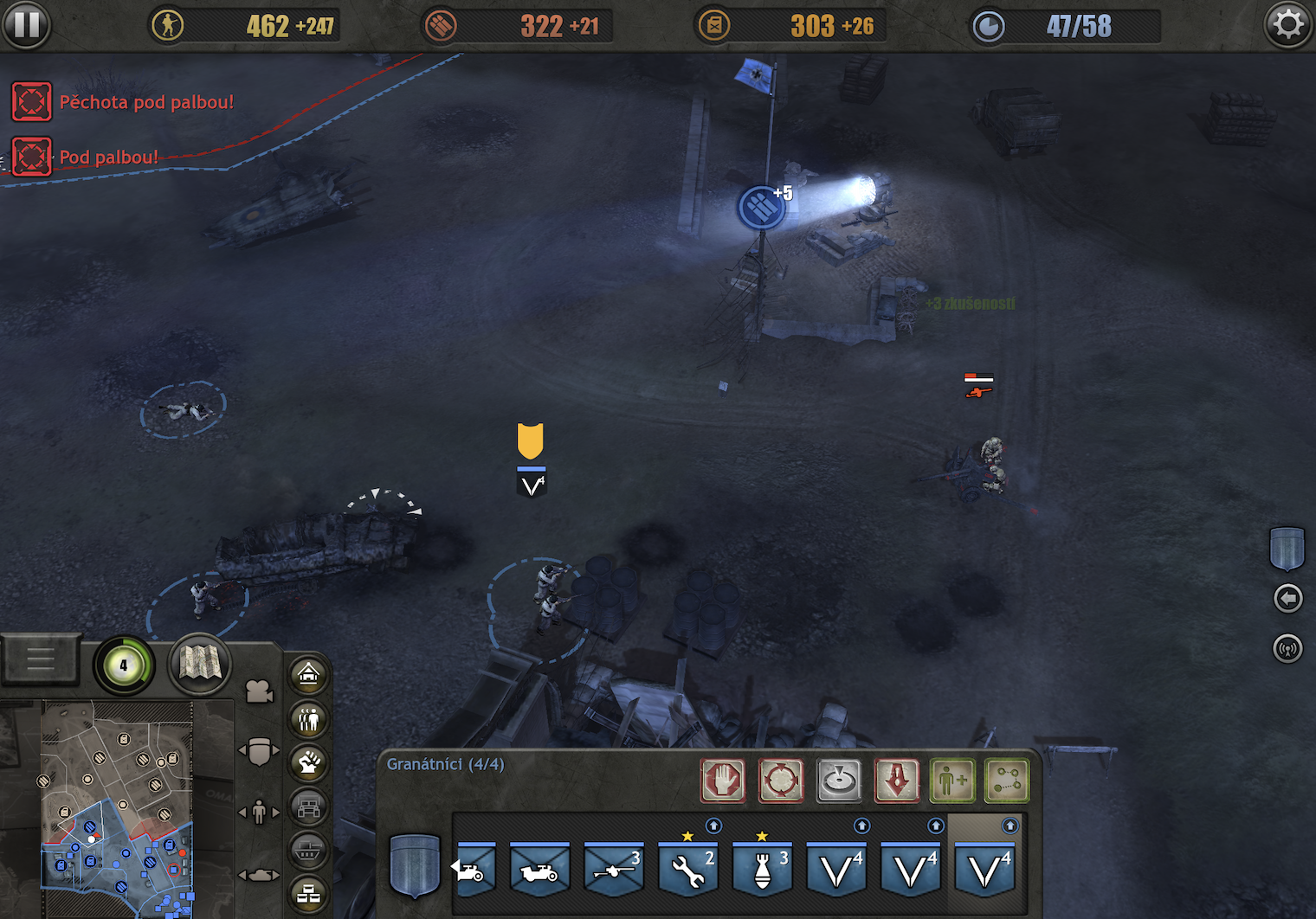
Task: Open the folded tactical map
Action: coord(199,665)
